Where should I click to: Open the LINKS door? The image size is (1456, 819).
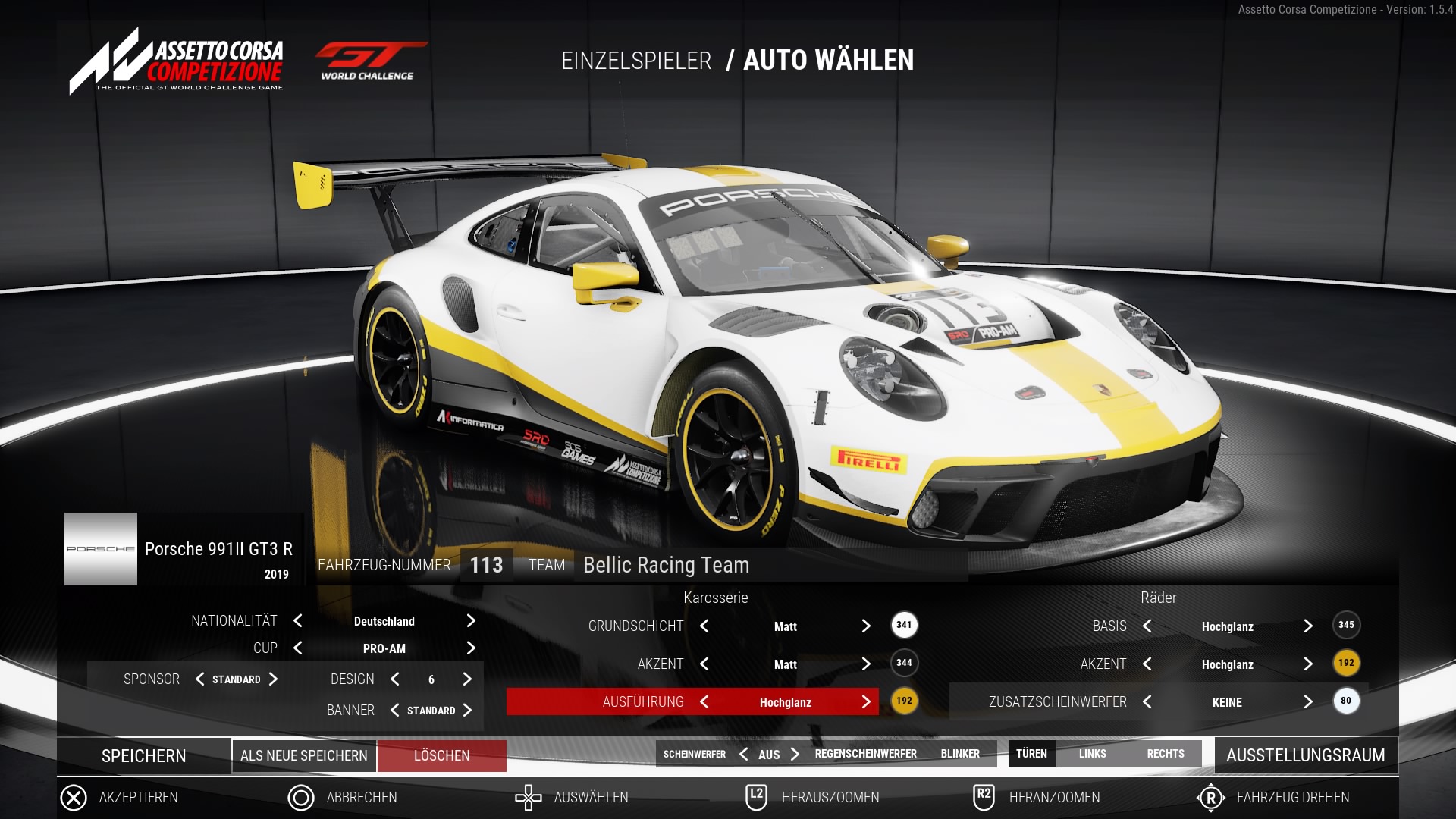click(1092, 754)
